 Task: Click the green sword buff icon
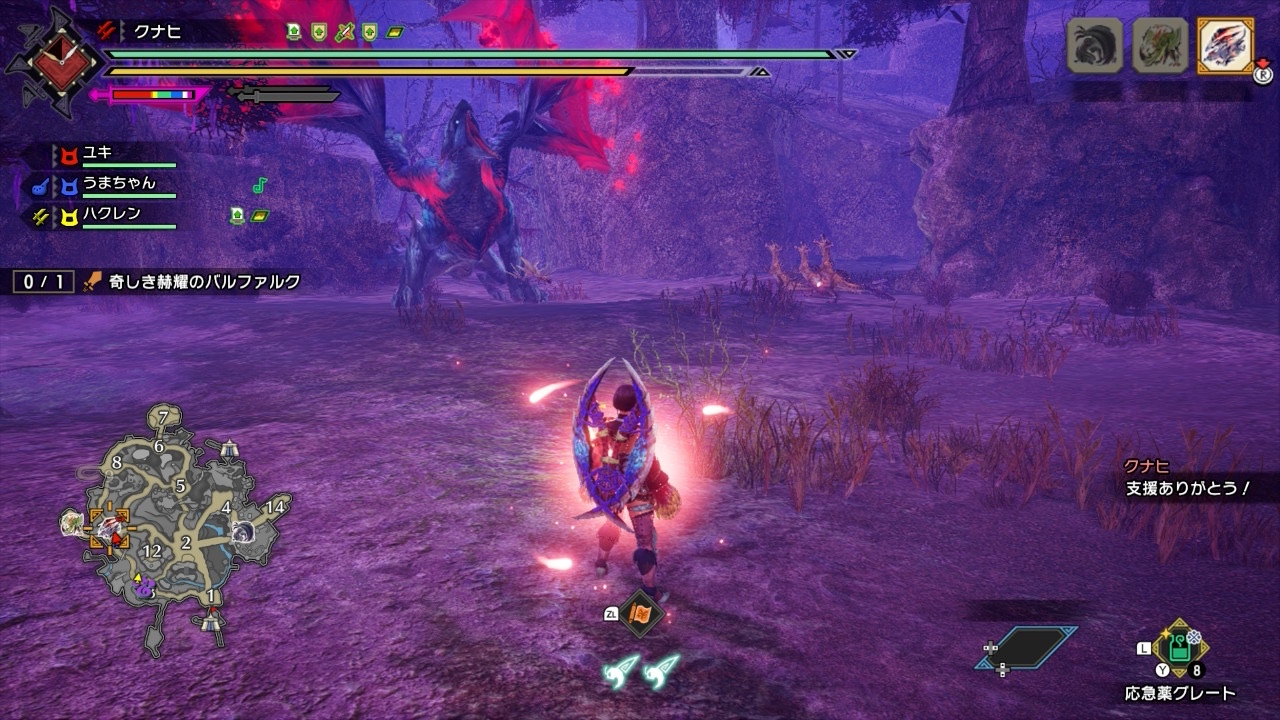tap(344, 32)
